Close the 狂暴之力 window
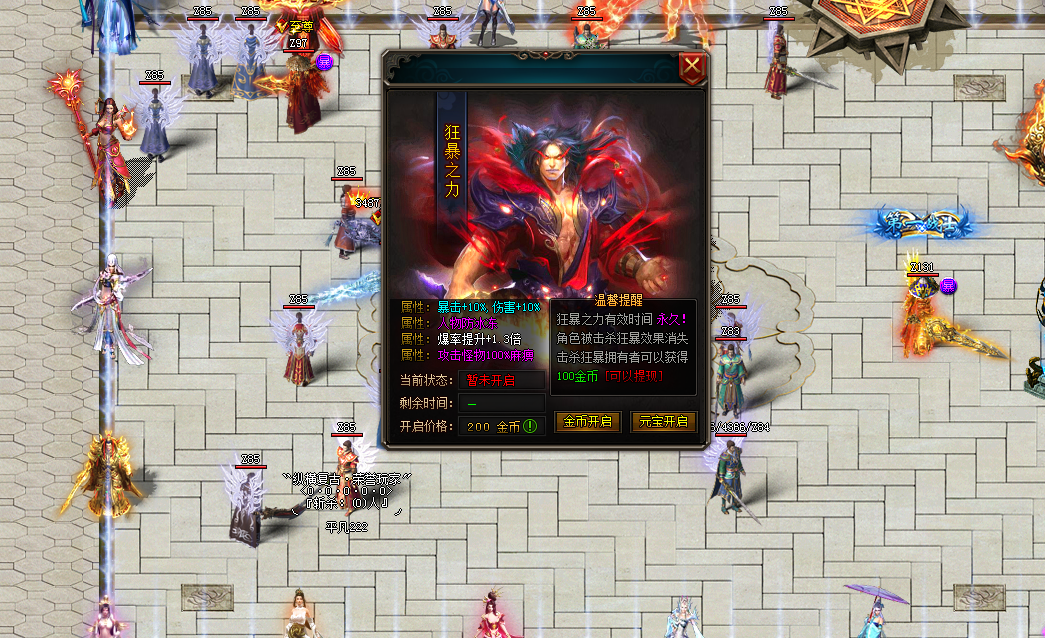The width and height of the screenshot is (1045, 638). [x=692, y=68]
